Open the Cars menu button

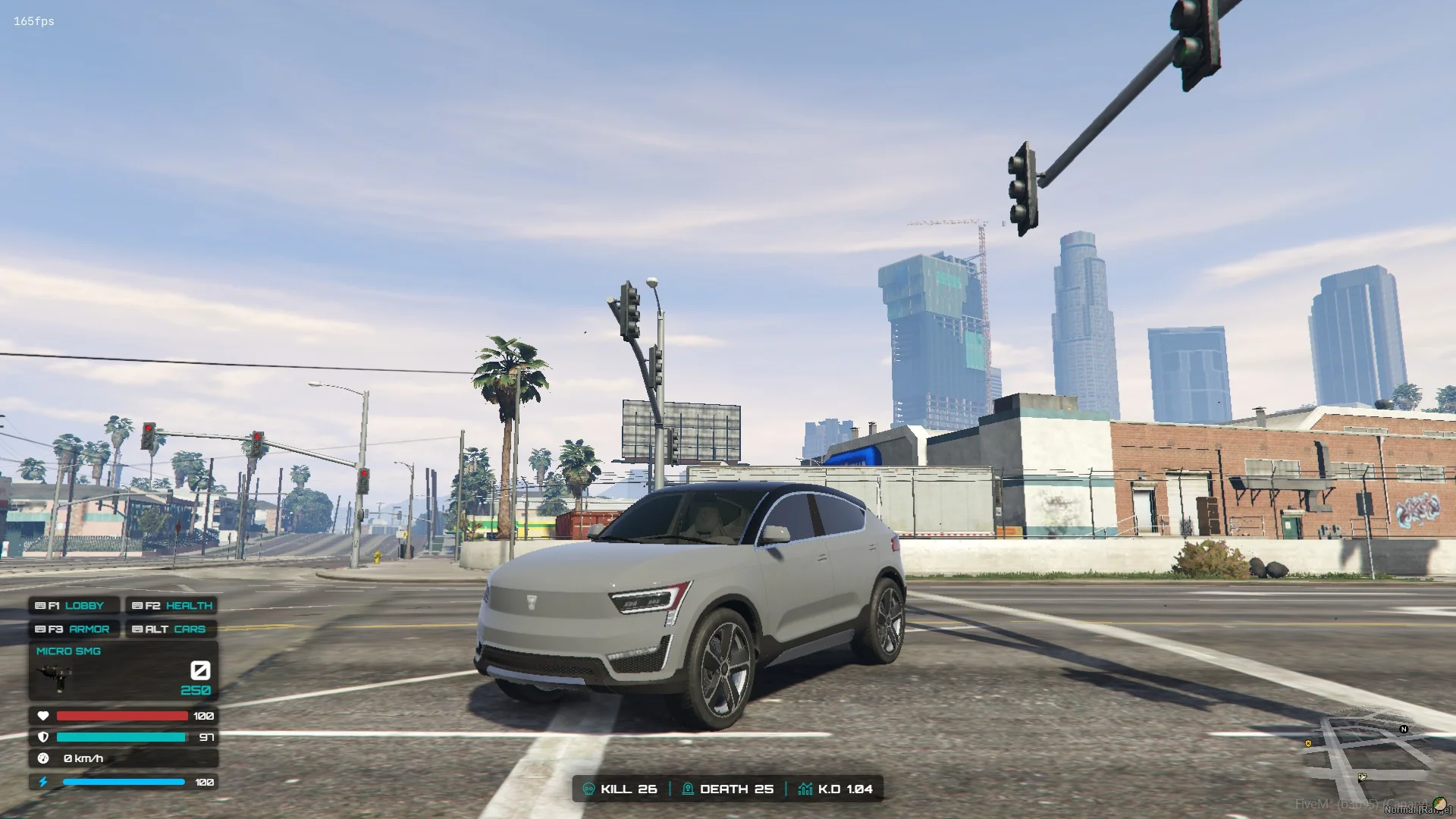[171, 629]
